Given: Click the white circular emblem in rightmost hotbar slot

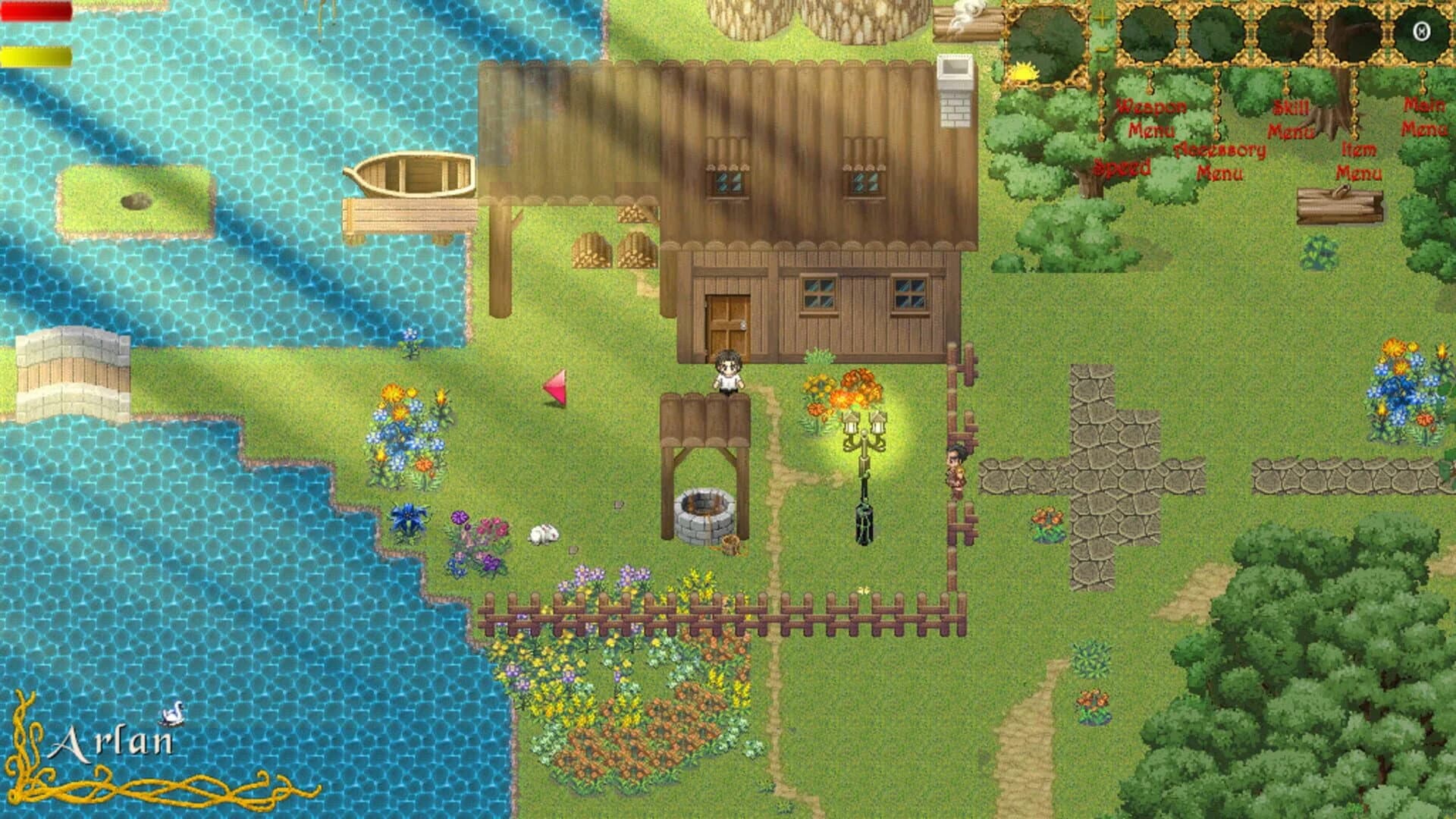Looking at the screenshot, I should (1422, 31).
